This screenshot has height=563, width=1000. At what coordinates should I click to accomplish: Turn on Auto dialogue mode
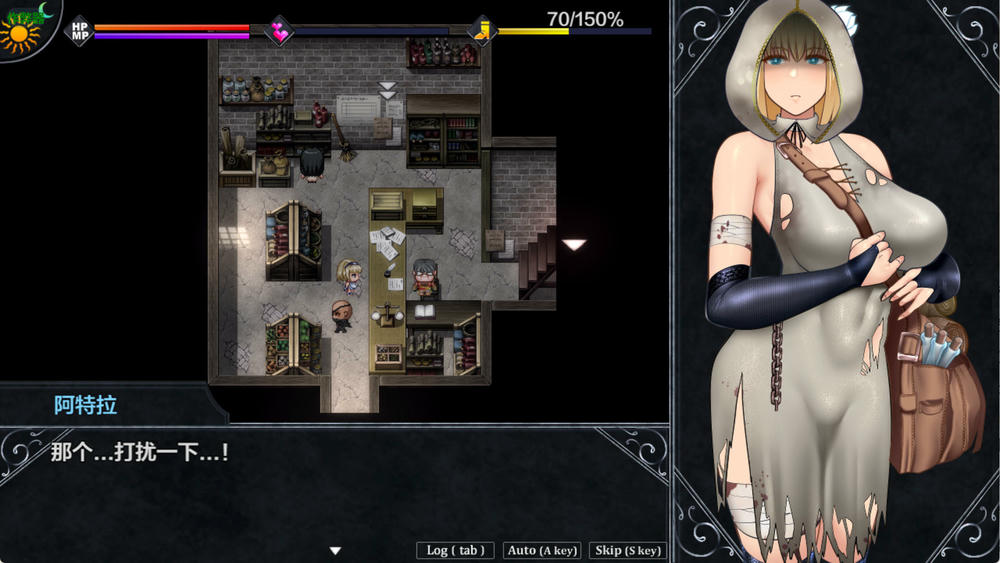point(542,550)
